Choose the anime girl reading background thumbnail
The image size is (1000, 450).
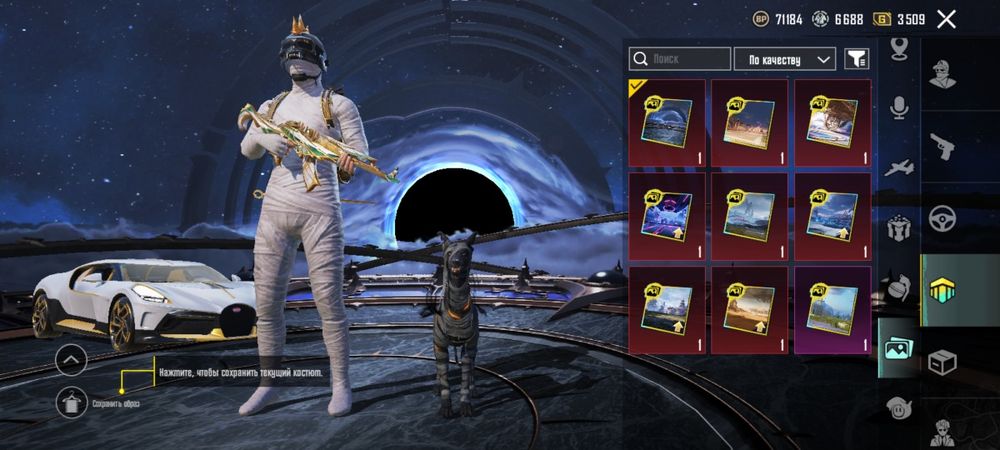tap(833, 123)
